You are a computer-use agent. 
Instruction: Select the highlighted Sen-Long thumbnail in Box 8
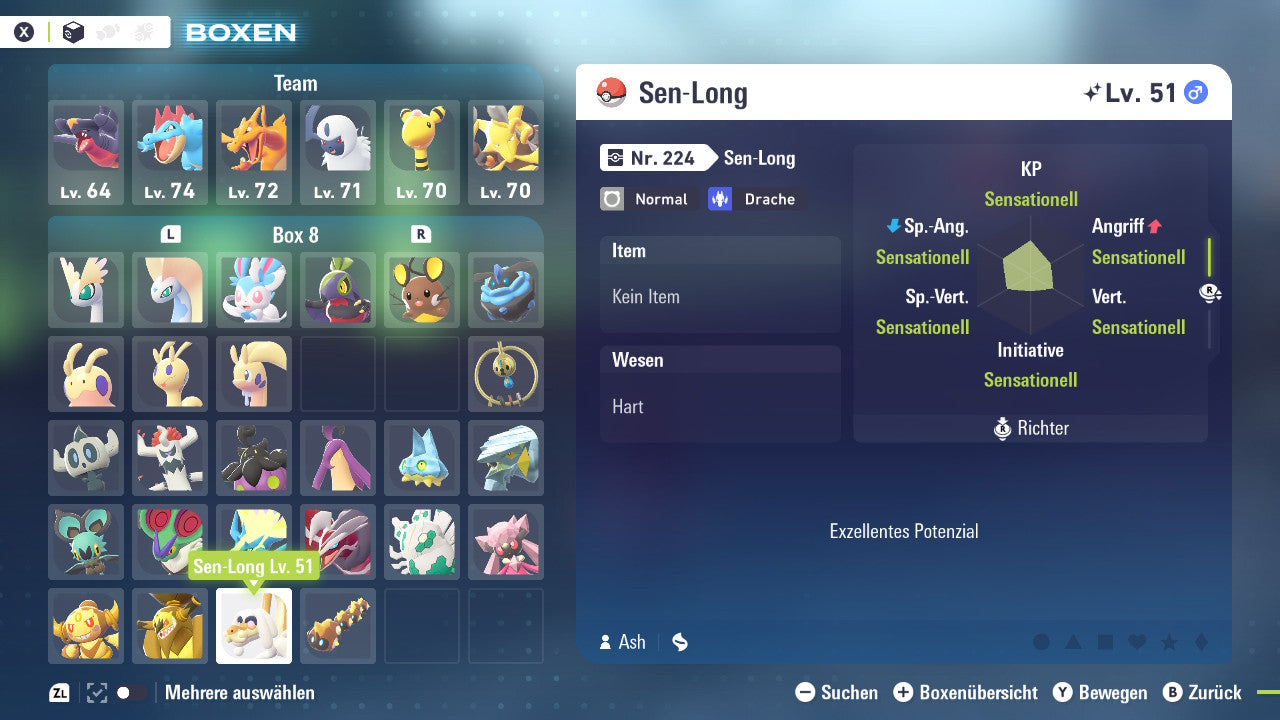pos(253,626)
